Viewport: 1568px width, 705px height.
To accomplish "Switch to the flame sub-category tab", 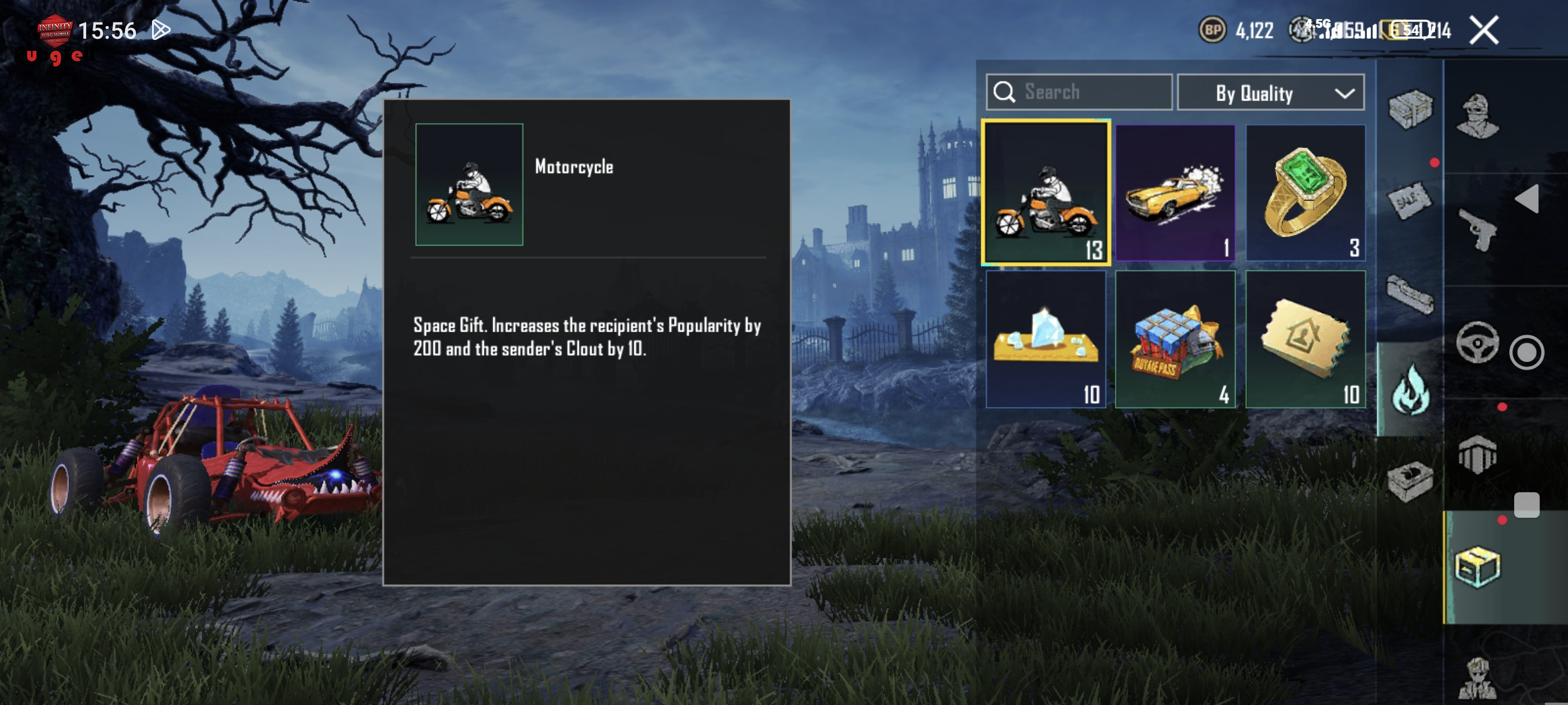I will click(x=1410, y=389).
